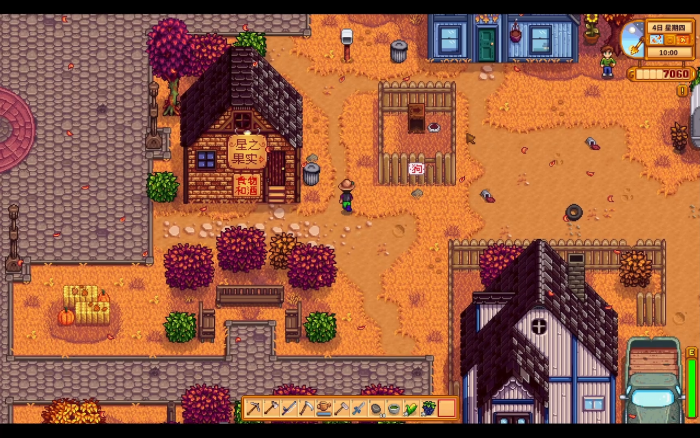Choose the scythe slot

click(306, 408)
